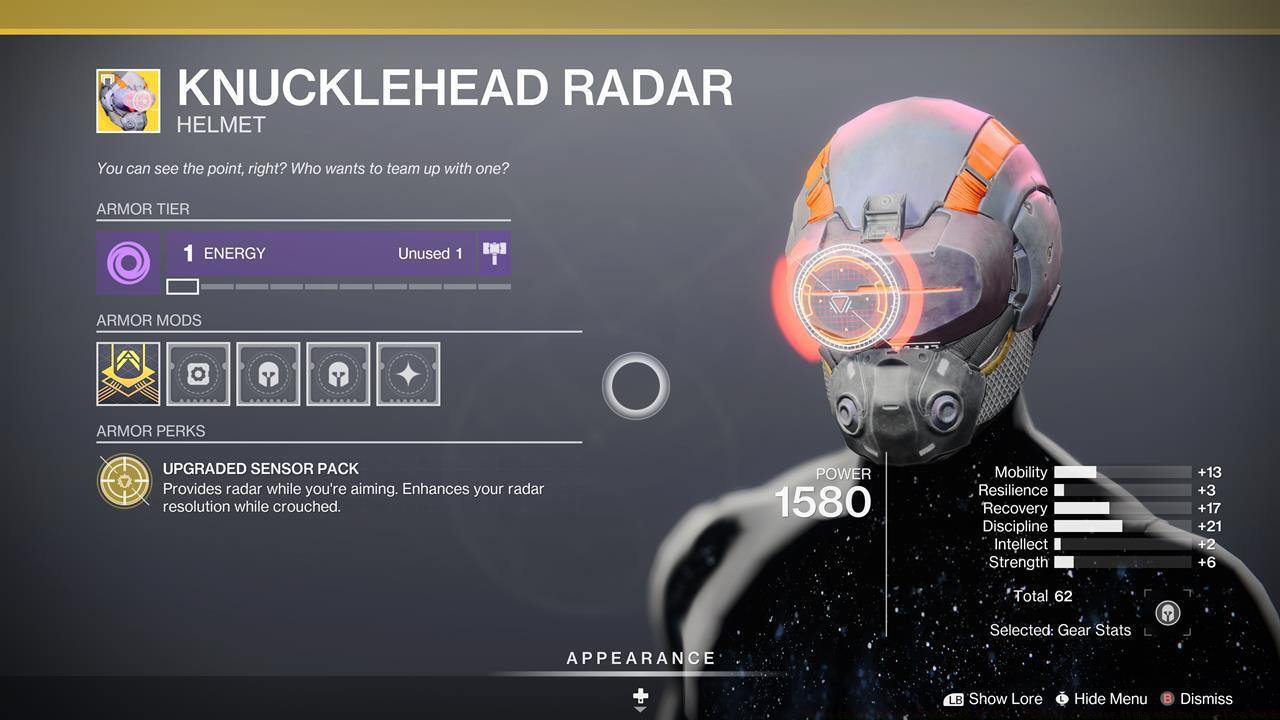Image resolution: width=1280 pixels, height=720 pixels.
Task: Open the general armor mod slot with gear symbol
Action: [x=198, y=374]
